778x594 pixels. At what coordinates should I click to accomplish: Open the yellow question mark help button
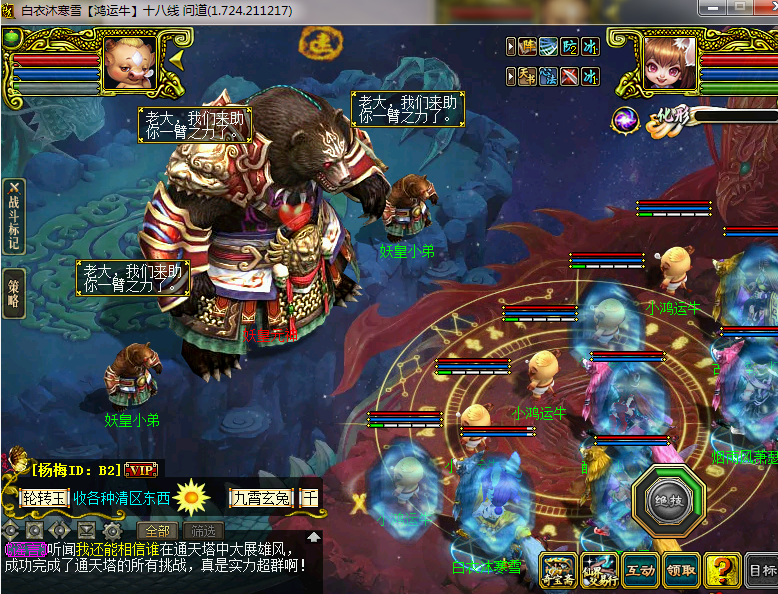click(722, 570)
